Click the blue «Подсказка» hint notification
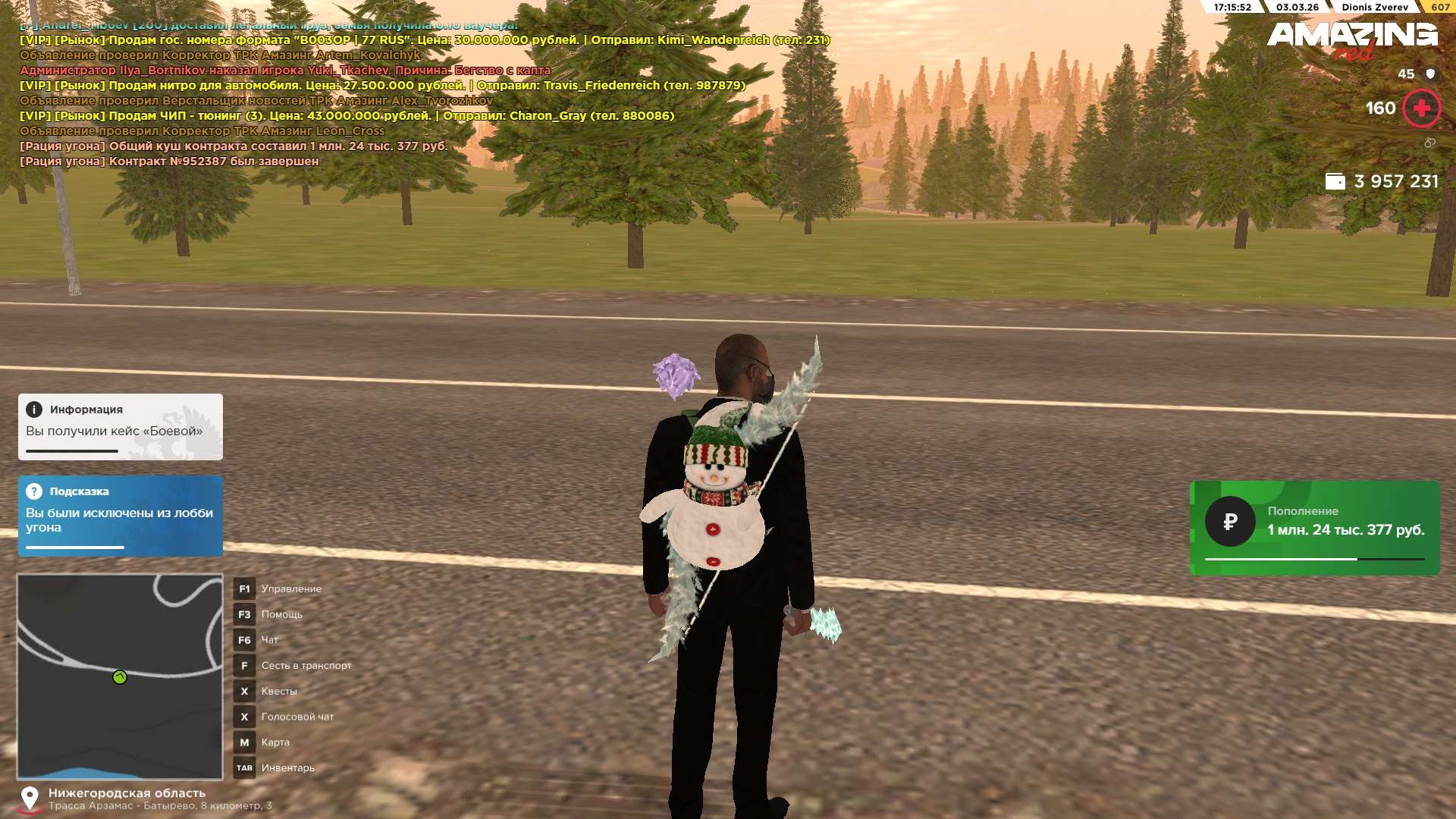 point(121,516)
